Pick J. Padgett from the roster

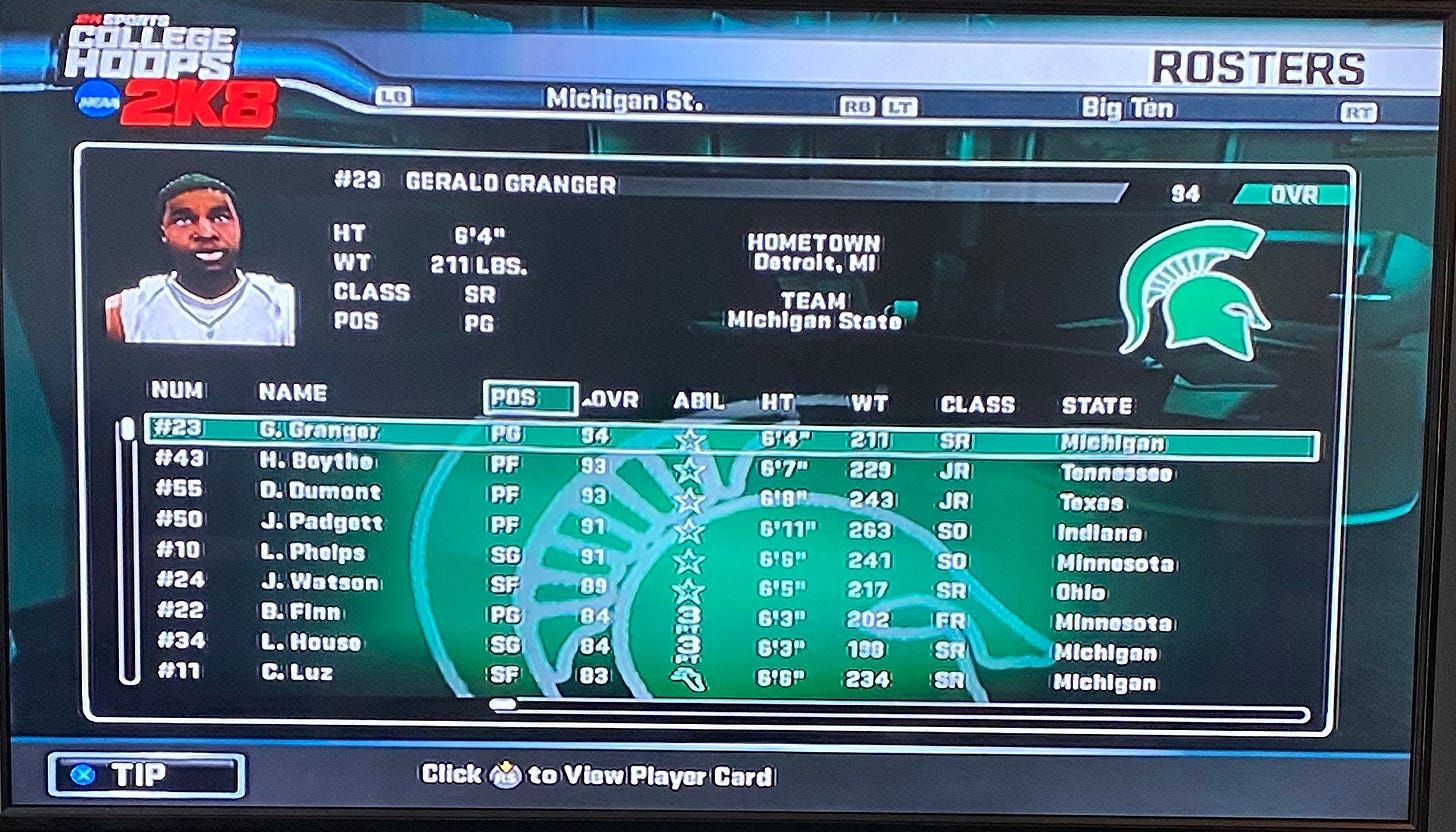click(321, 523)
